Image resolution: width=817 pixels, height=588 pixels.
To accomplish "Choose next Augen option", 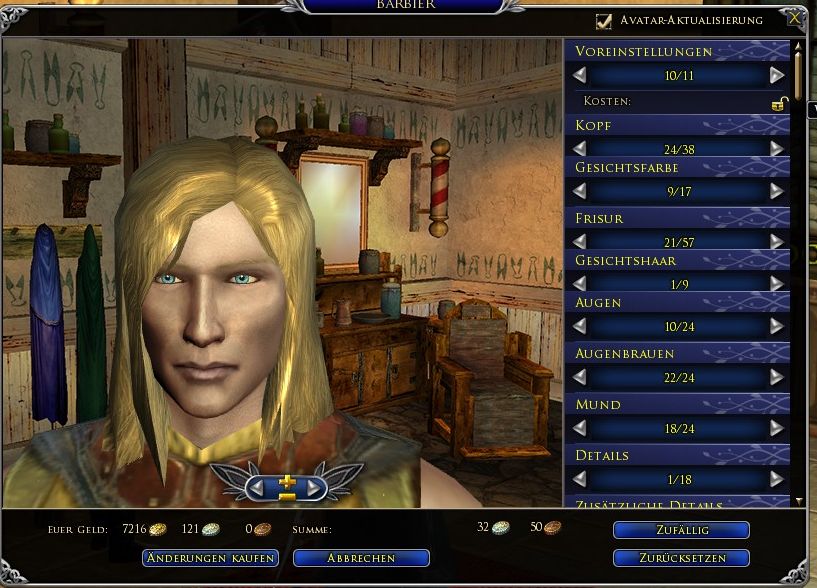I will click(777, 326).
